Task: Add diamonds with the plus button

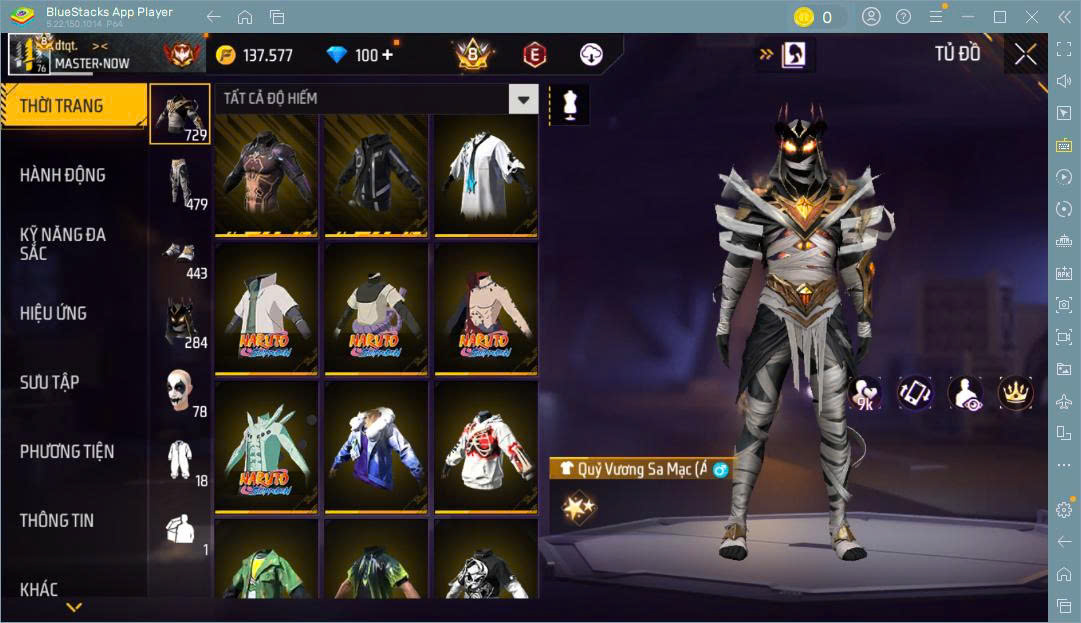Action: [388, 55]
